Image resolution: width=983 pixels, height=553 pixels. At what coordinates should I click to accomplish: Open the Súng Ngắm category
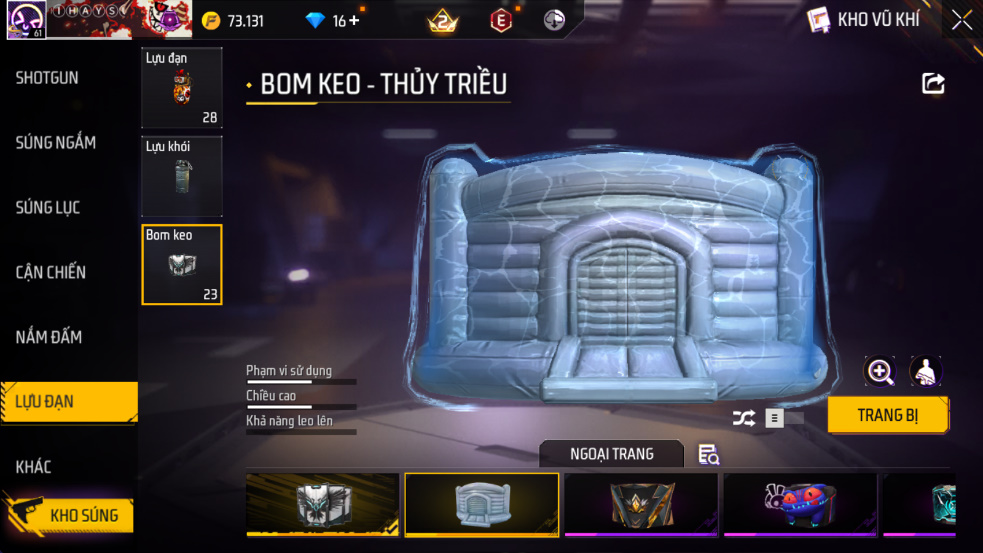pos(56,143)
